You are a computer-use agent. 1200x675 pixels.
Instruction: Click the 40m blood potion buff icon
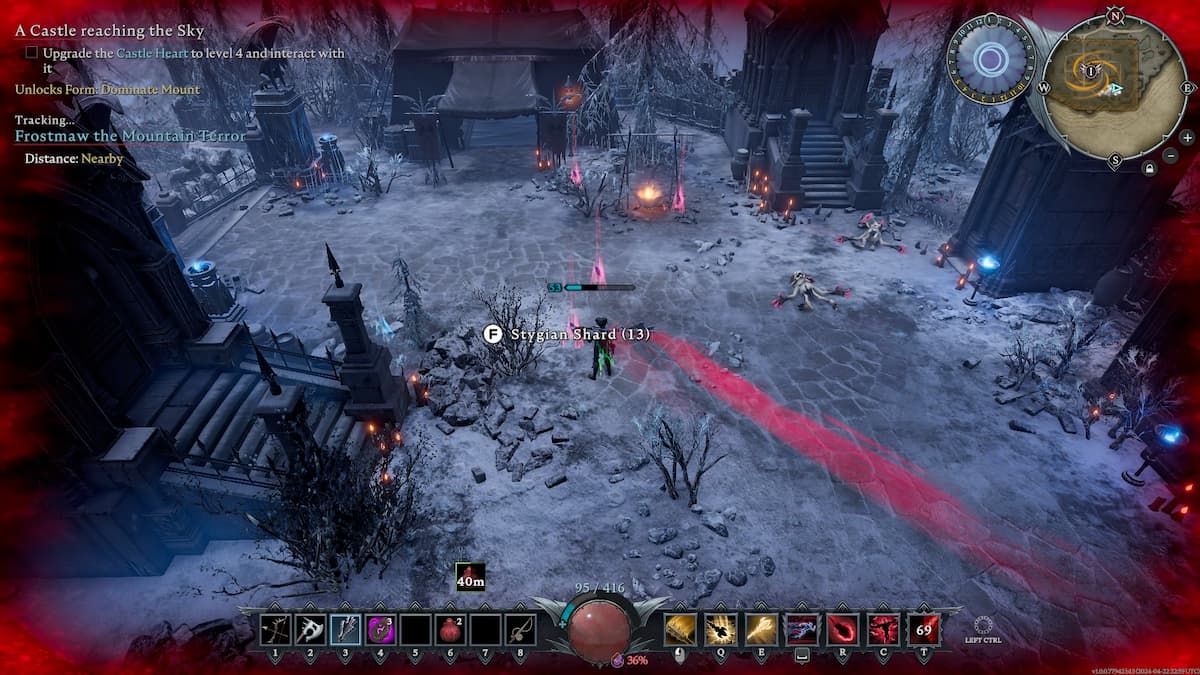(470, 577)
